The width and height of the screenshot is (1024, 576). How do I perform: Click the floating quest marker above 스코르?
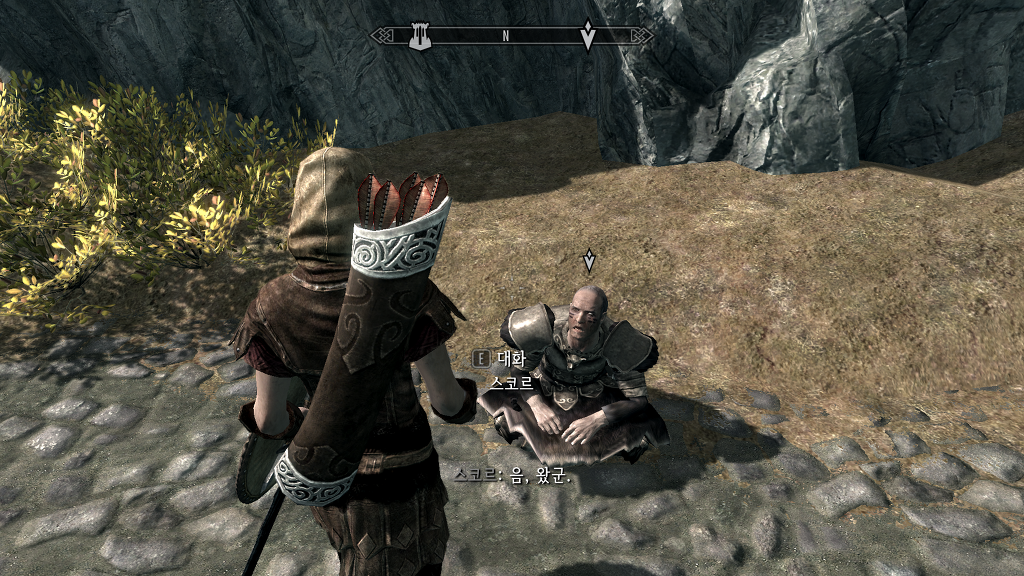point(589,261)
